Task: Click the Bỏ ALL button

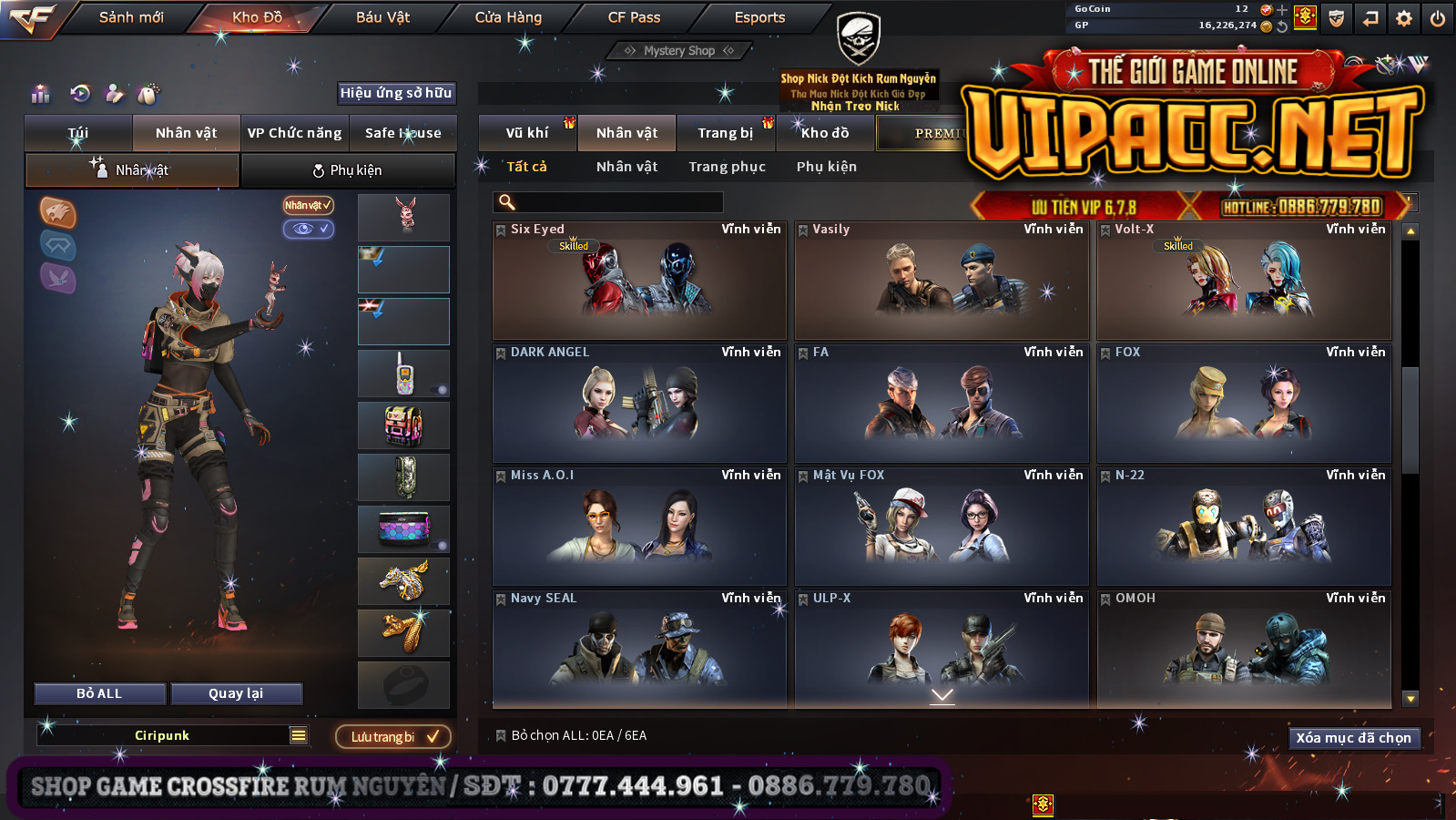Action: pyautogui.click(x=99, y=693)
